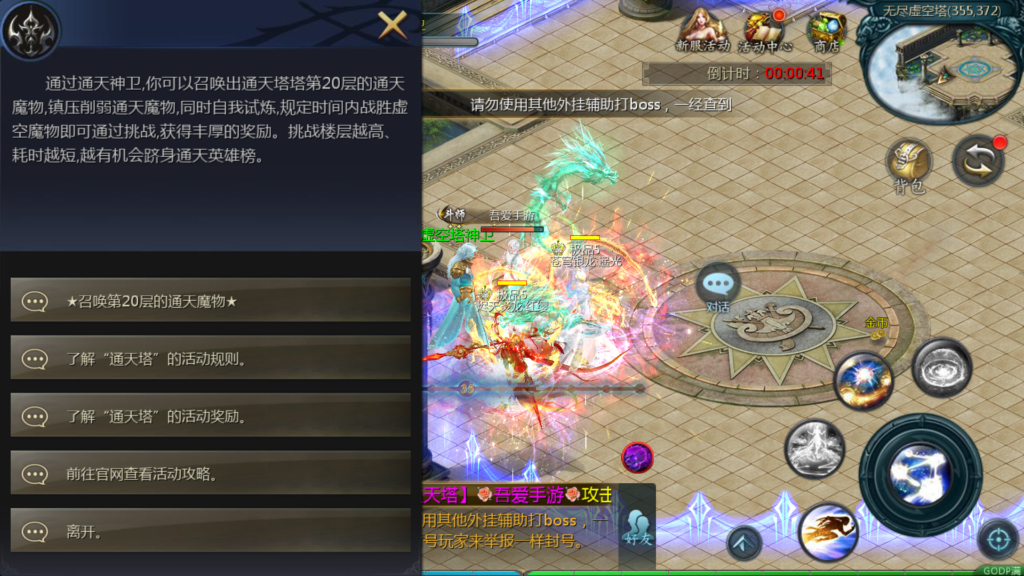
Task: Tap the 对话 talk bubble button
Action: point(718,286)
